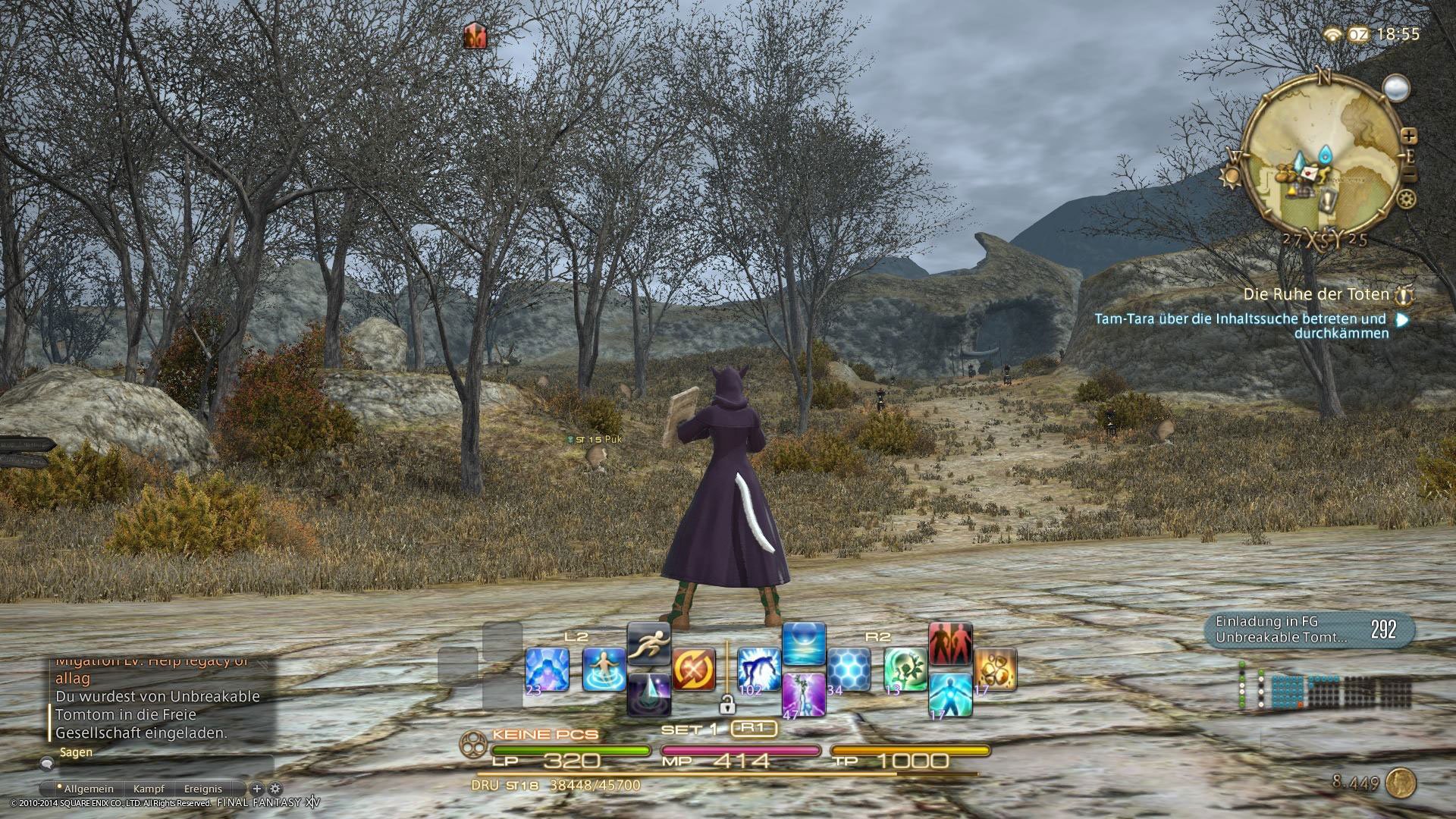Switch to the Ereignis chat tab
The image size is (1456, 819).
click(203, 789)
